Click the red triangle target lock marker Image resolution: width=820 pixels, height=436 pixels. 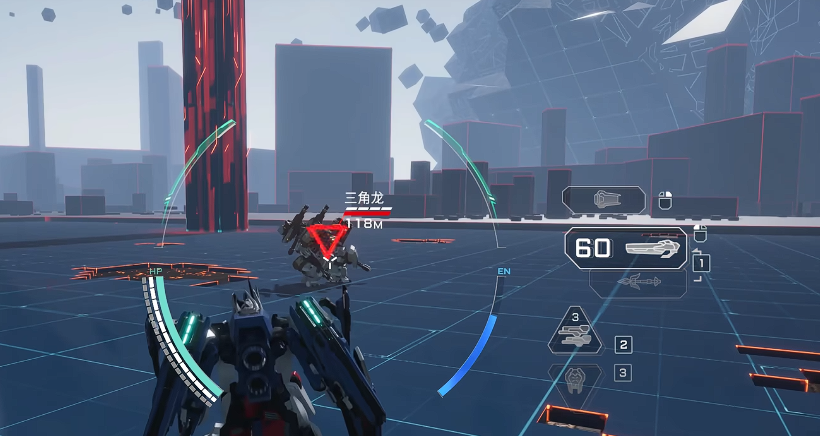click(x=326, y=239)
